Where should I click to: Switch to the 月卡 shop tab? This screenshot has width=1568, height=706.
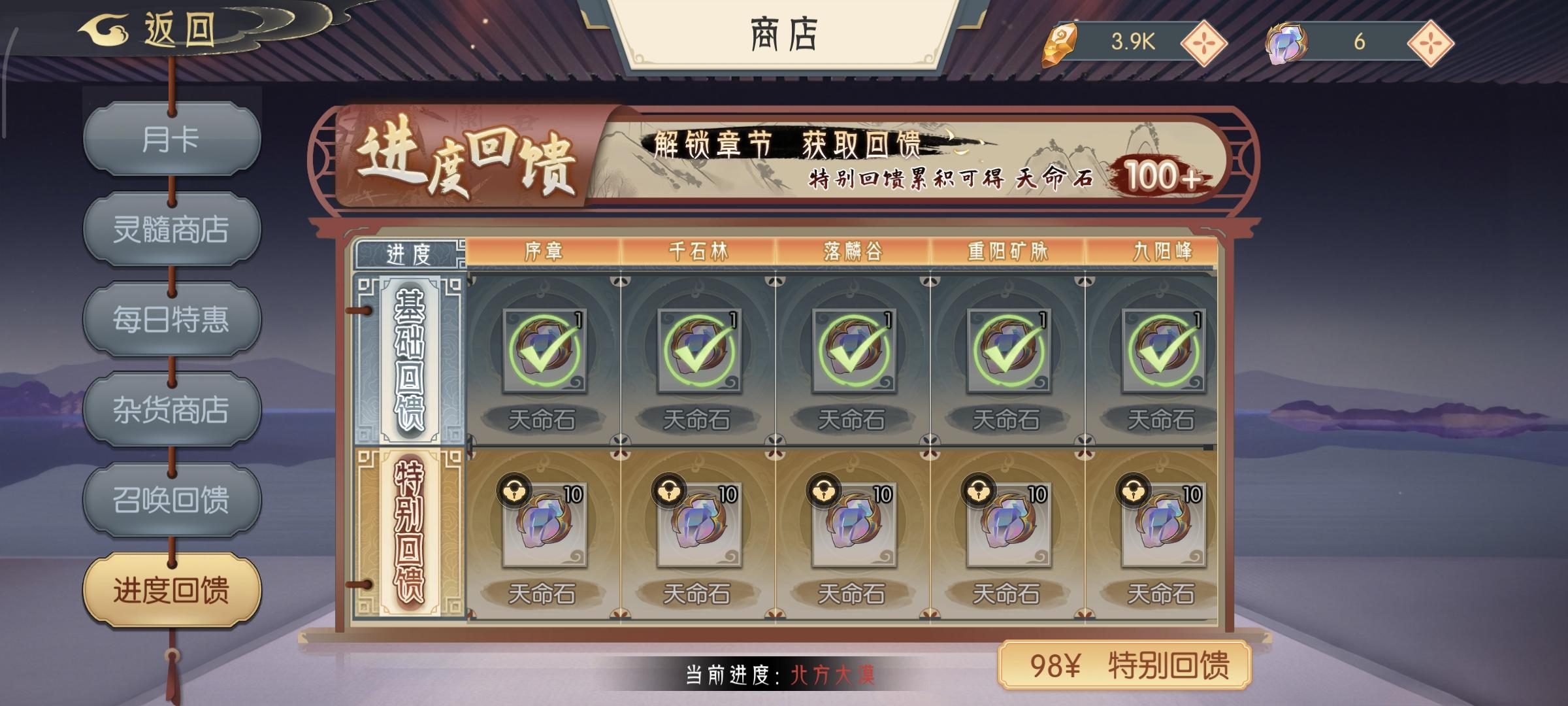[172, 141]
